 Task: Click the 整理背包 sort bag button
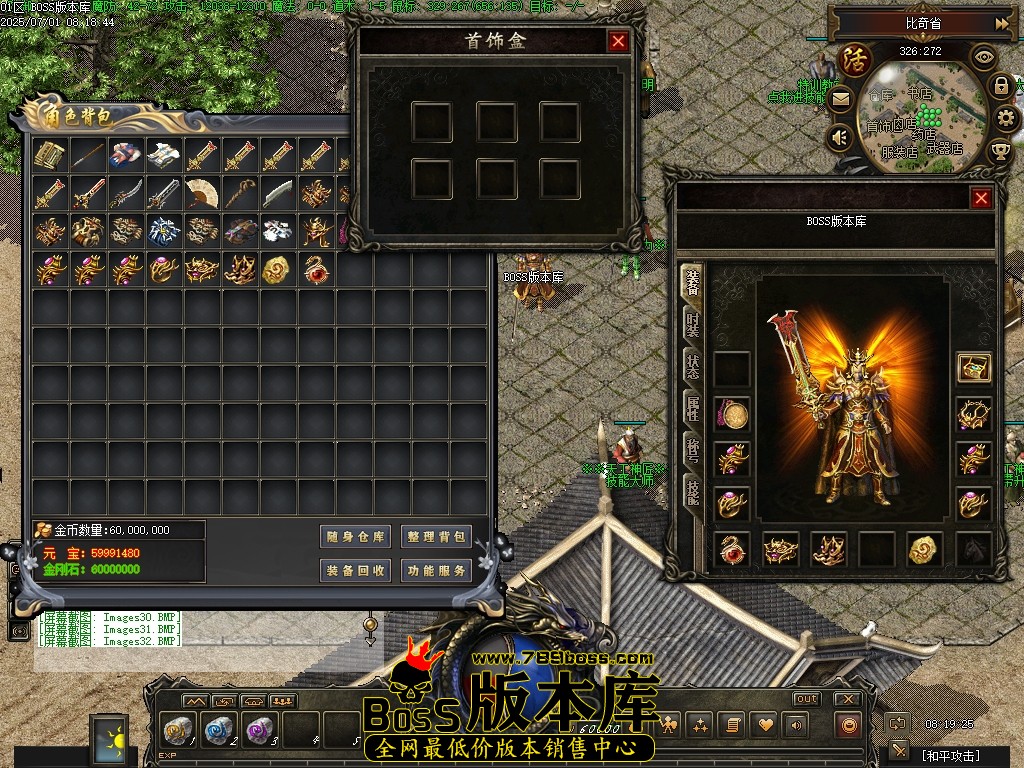pos(436,537)
